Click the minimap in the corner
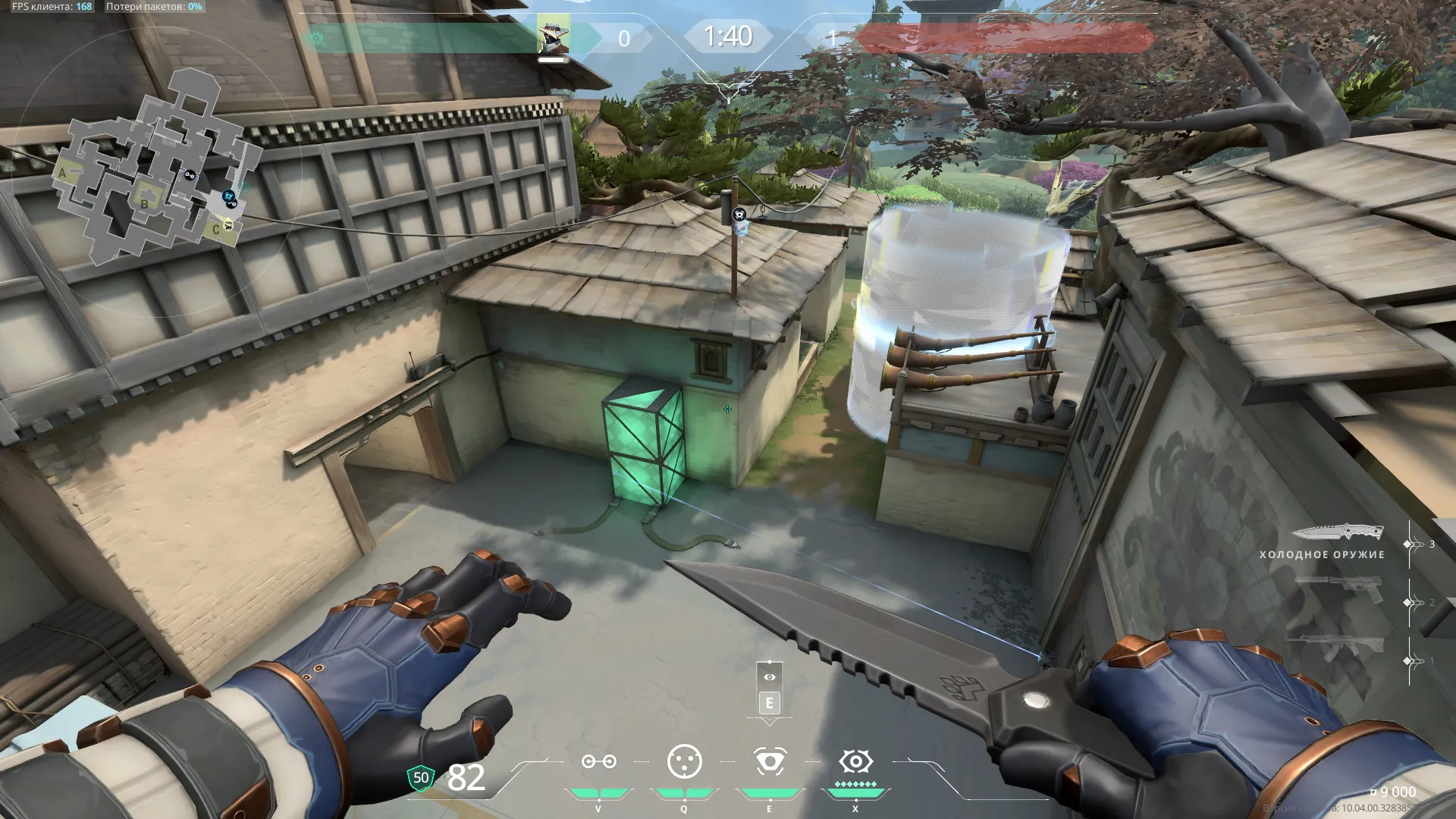 155,171
